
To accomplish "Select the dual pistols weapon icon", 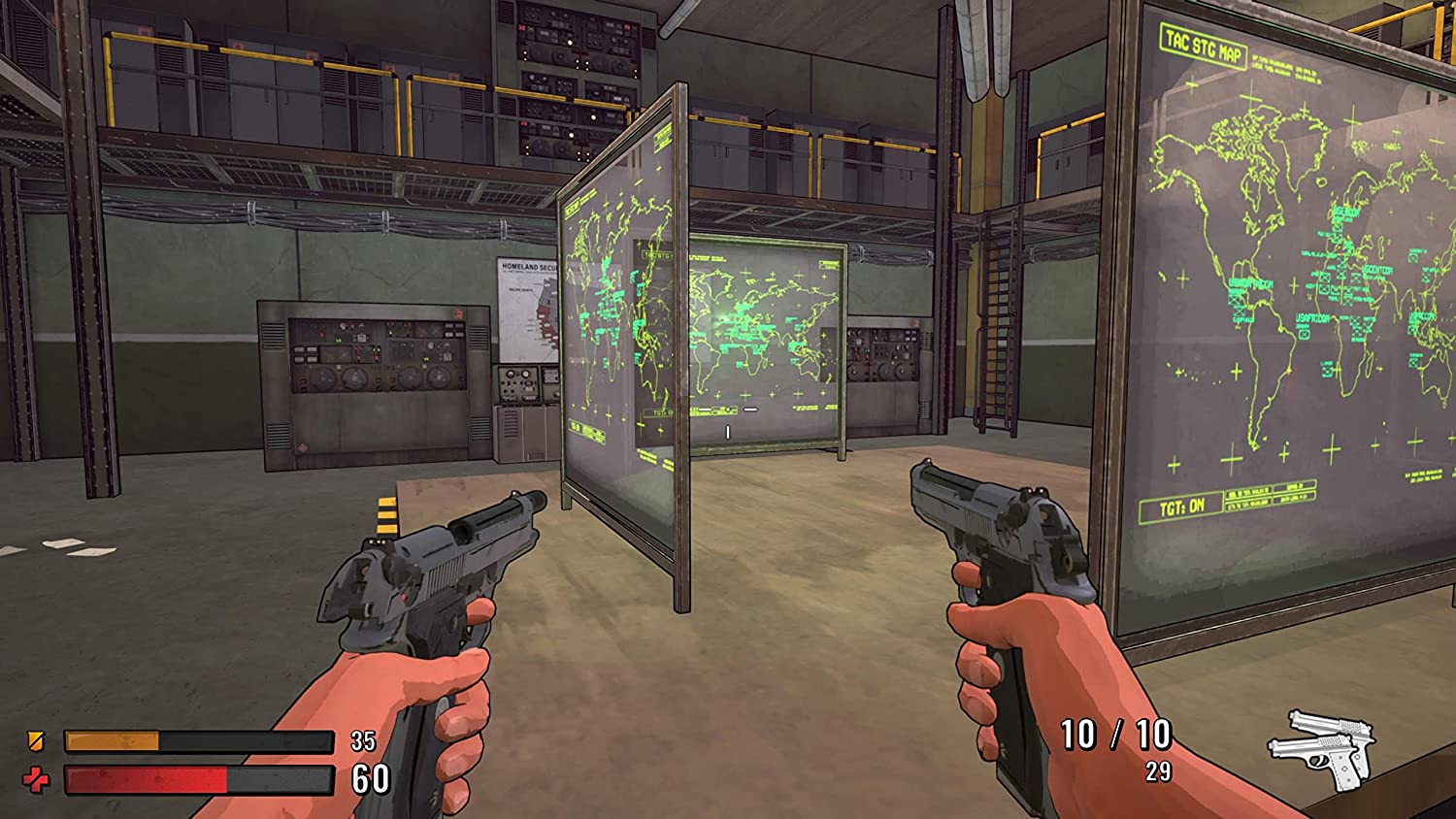I will (x=1324, y=749).
